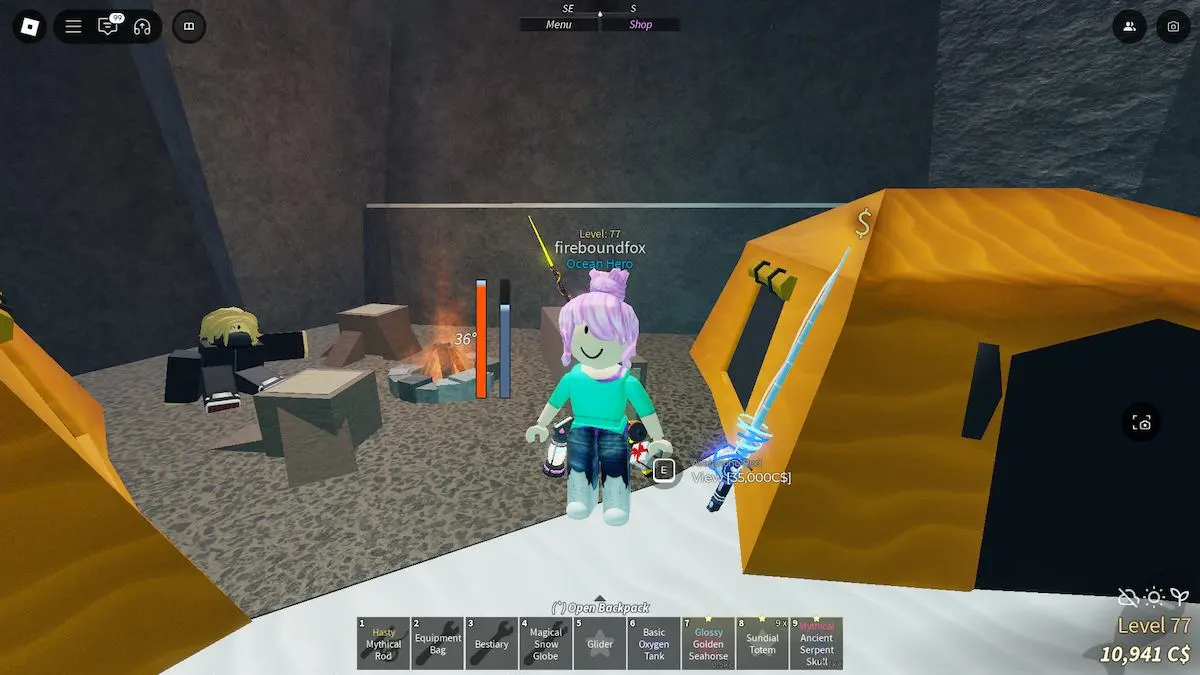Open the Menu tab at the top
1200x675 pixels.
(559, 25)
